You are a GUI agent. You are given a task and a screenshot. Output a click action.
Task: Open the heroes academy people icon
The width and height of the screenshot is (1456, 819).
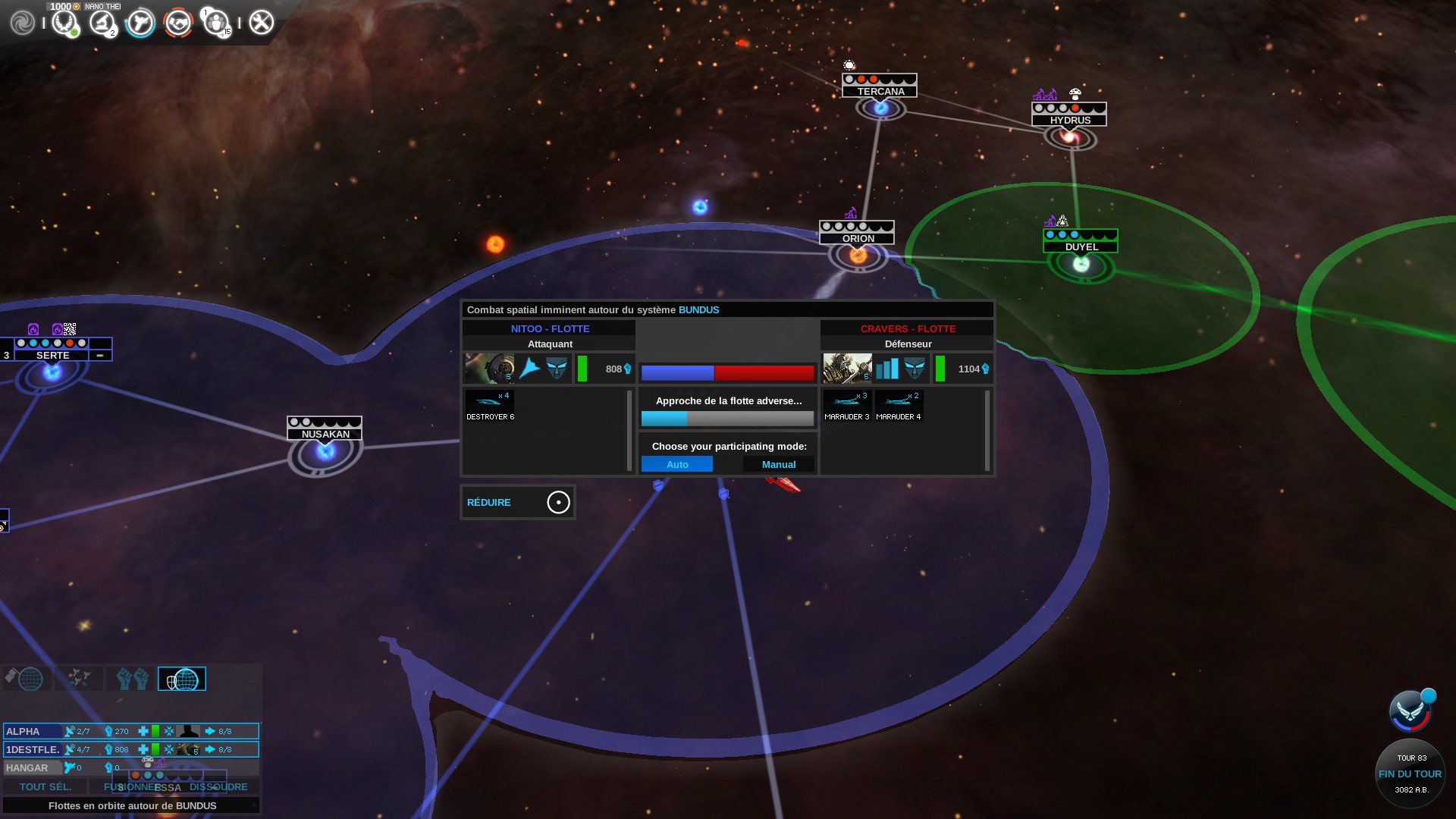pos(216,23)
